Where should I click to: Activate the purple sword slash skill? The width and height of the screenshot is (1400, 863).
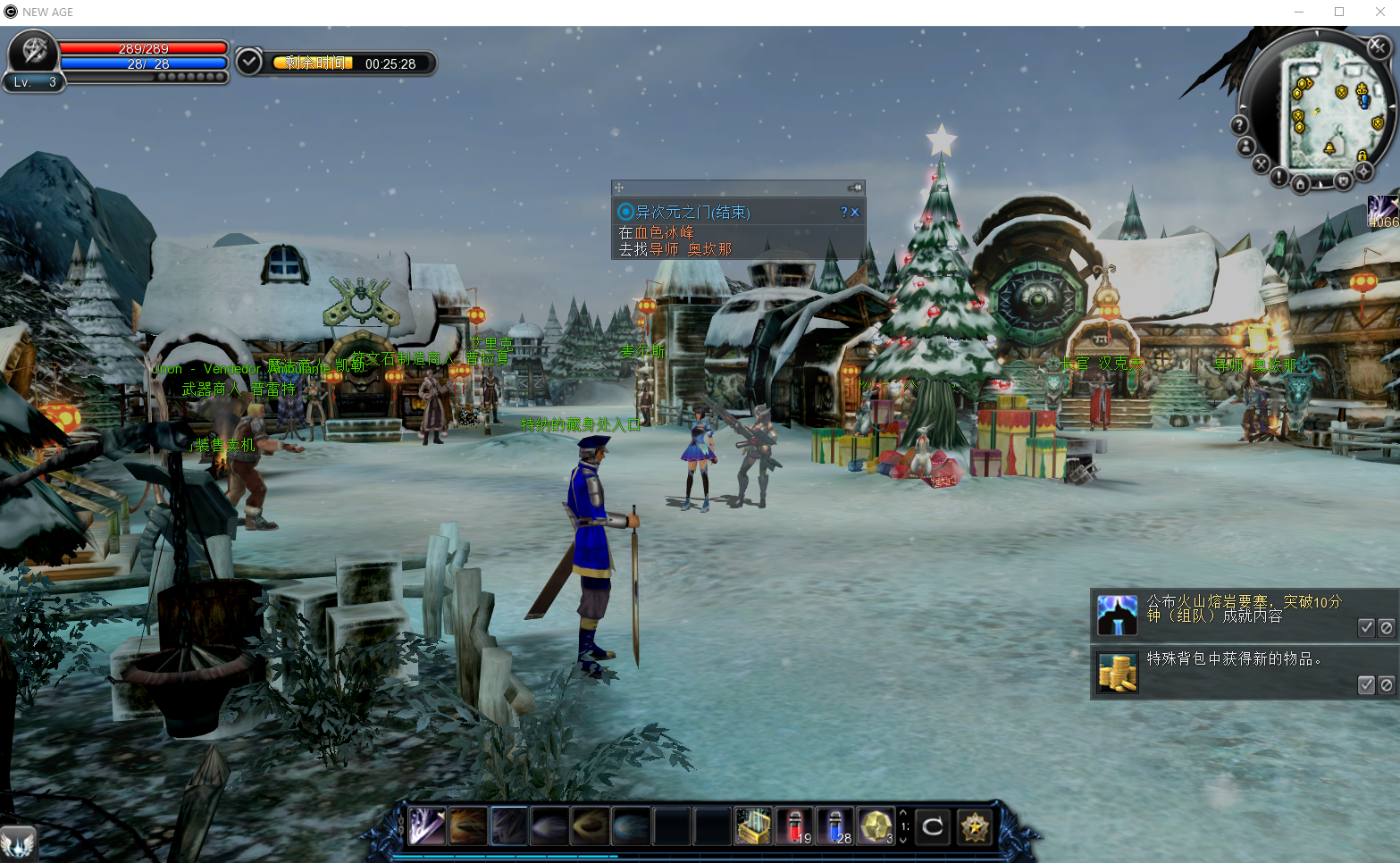(x=427, y=826)
